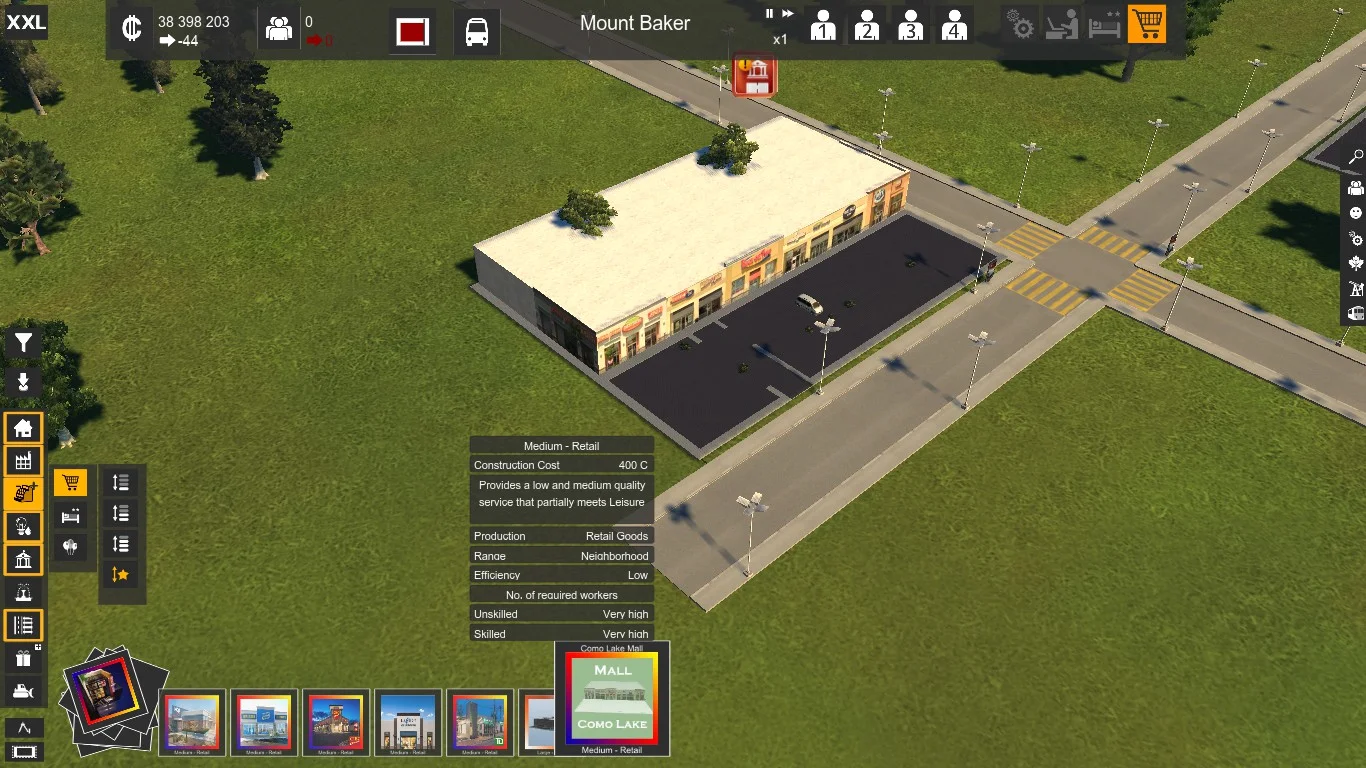Open the filter funnel tool
This screenshot has height=768, width=1366.
(x=23, y=344)
